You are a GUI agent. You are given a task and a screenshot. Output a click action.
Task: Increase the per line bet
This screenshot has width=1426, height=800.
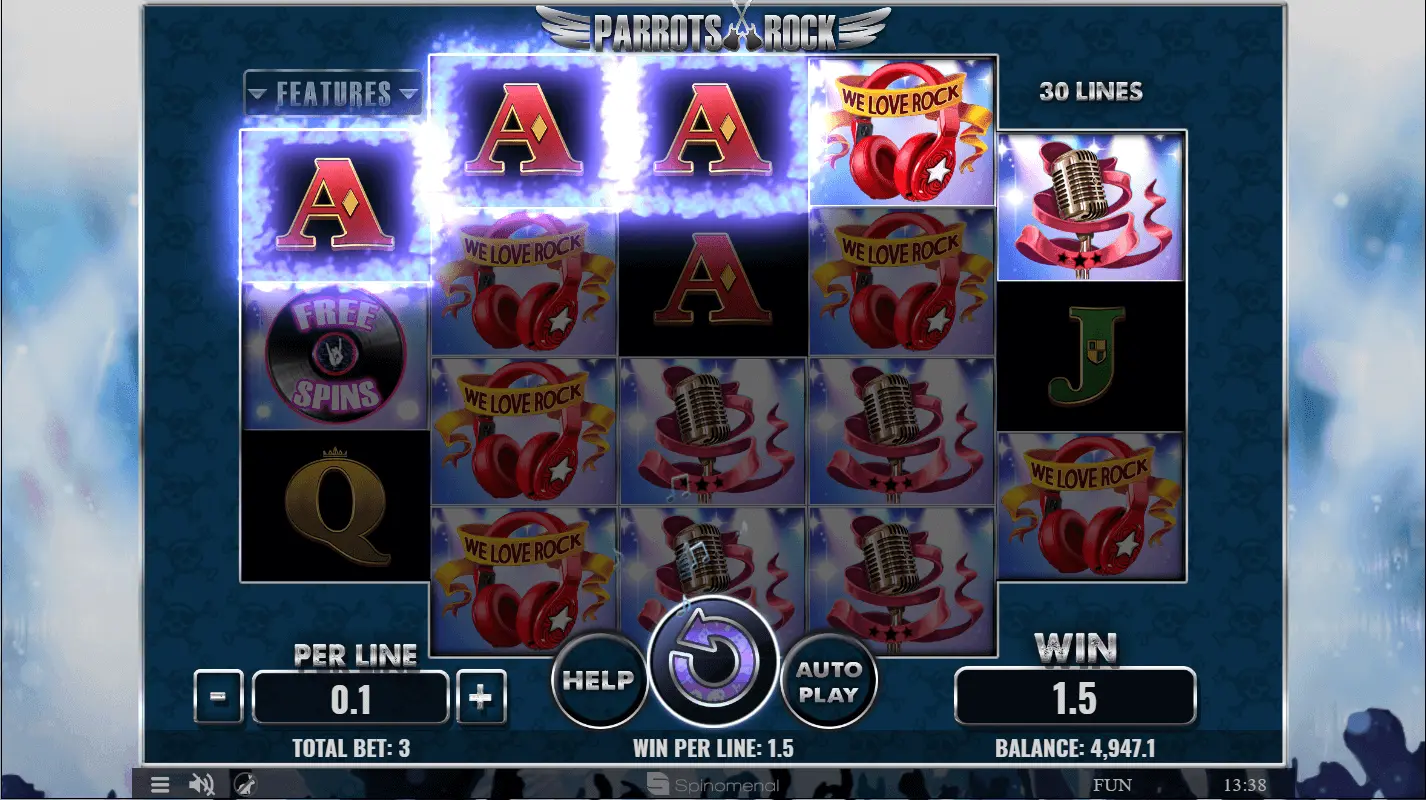(x=481, y=696)
